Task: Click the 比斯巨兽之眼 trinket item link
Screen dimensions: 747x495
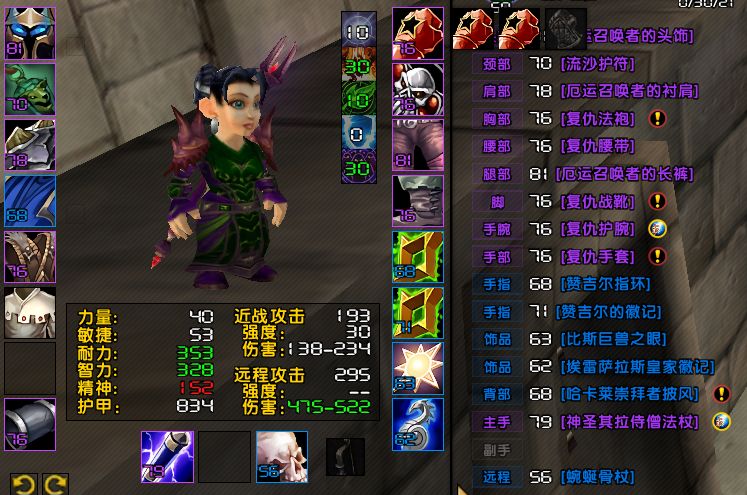Action: tap(613, 340)
